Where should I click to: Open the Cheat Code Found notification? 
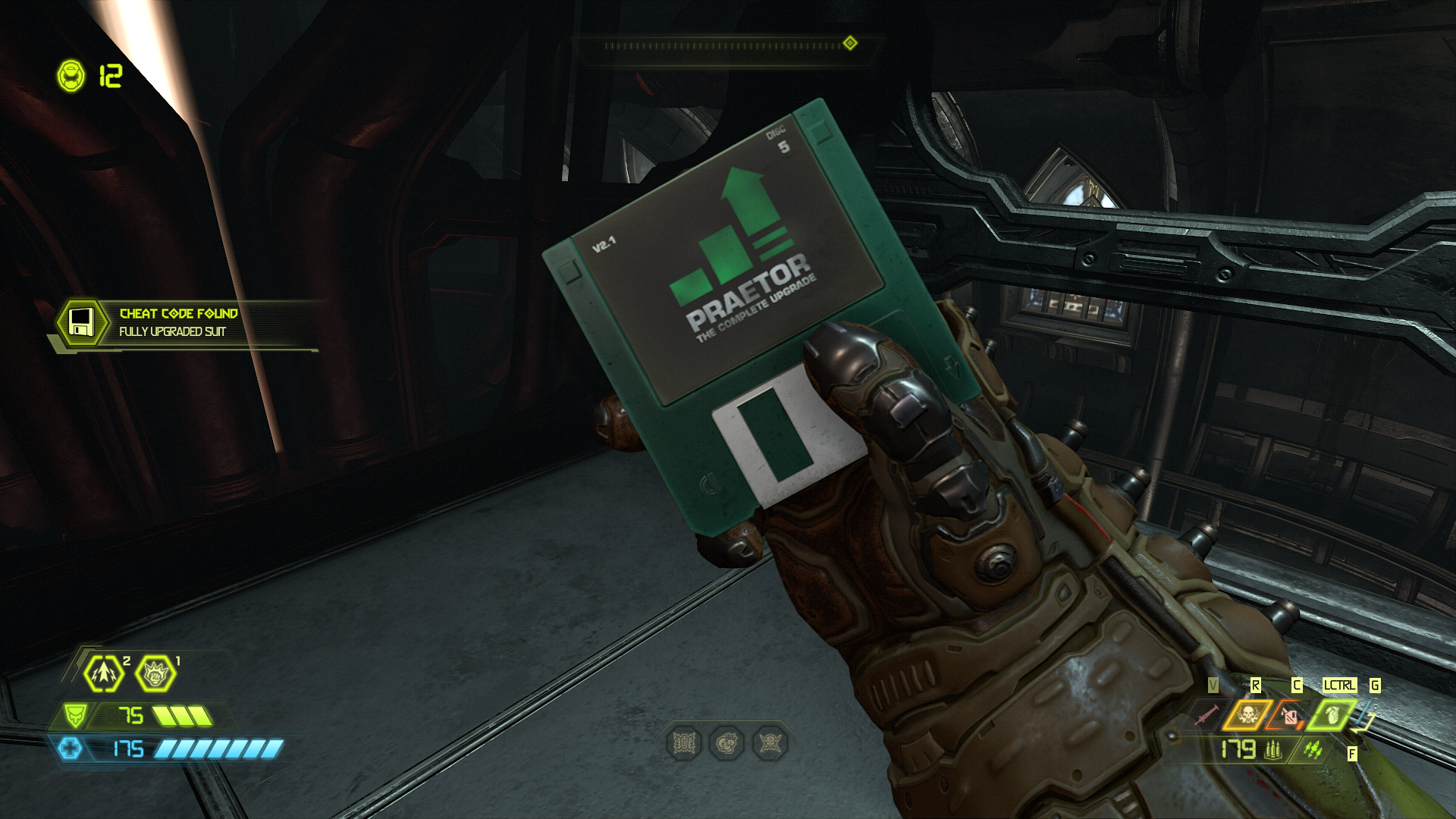point(178,322)
